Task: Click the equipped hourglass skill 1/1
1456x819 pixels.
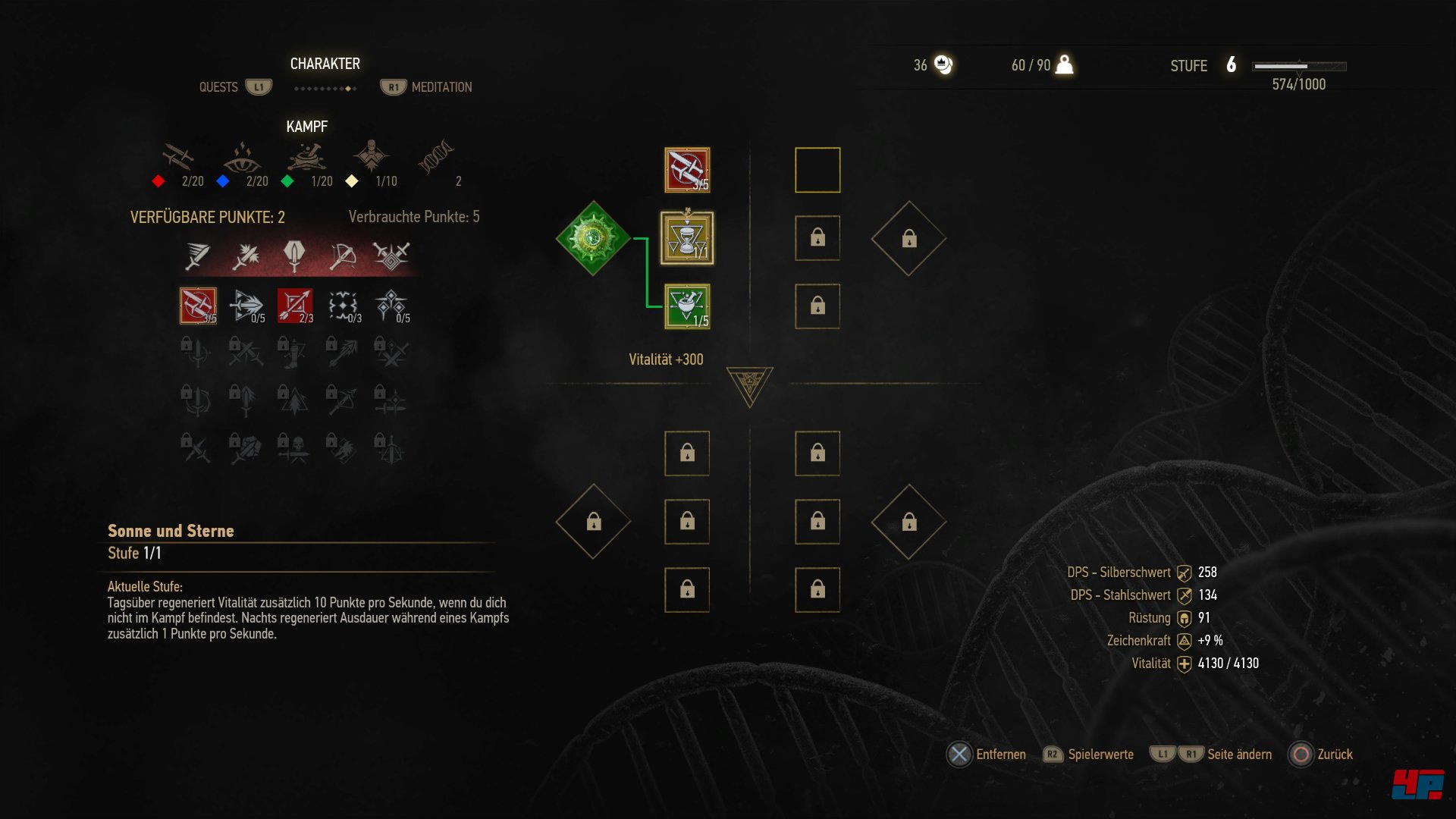Action: click(x=685, y=237)
